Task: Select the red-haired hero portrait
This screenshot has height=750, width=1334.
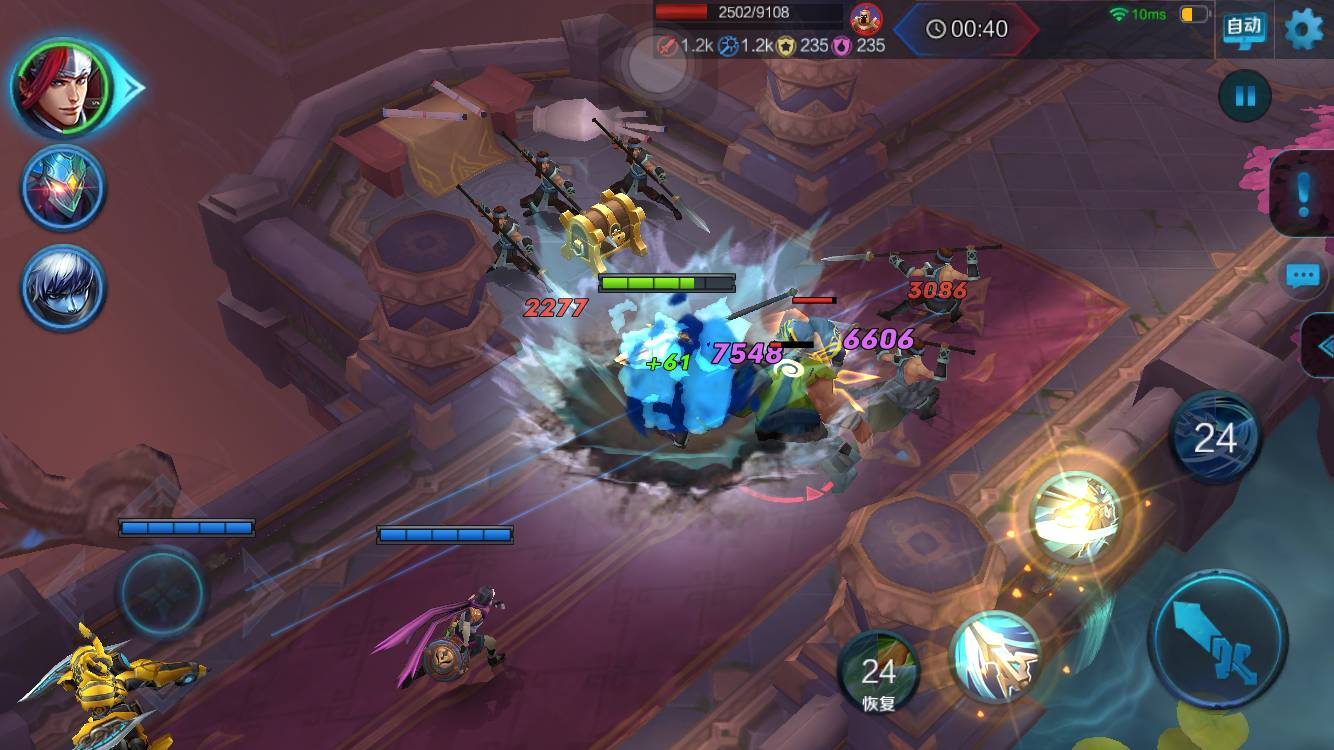Action: coord(62,88)
